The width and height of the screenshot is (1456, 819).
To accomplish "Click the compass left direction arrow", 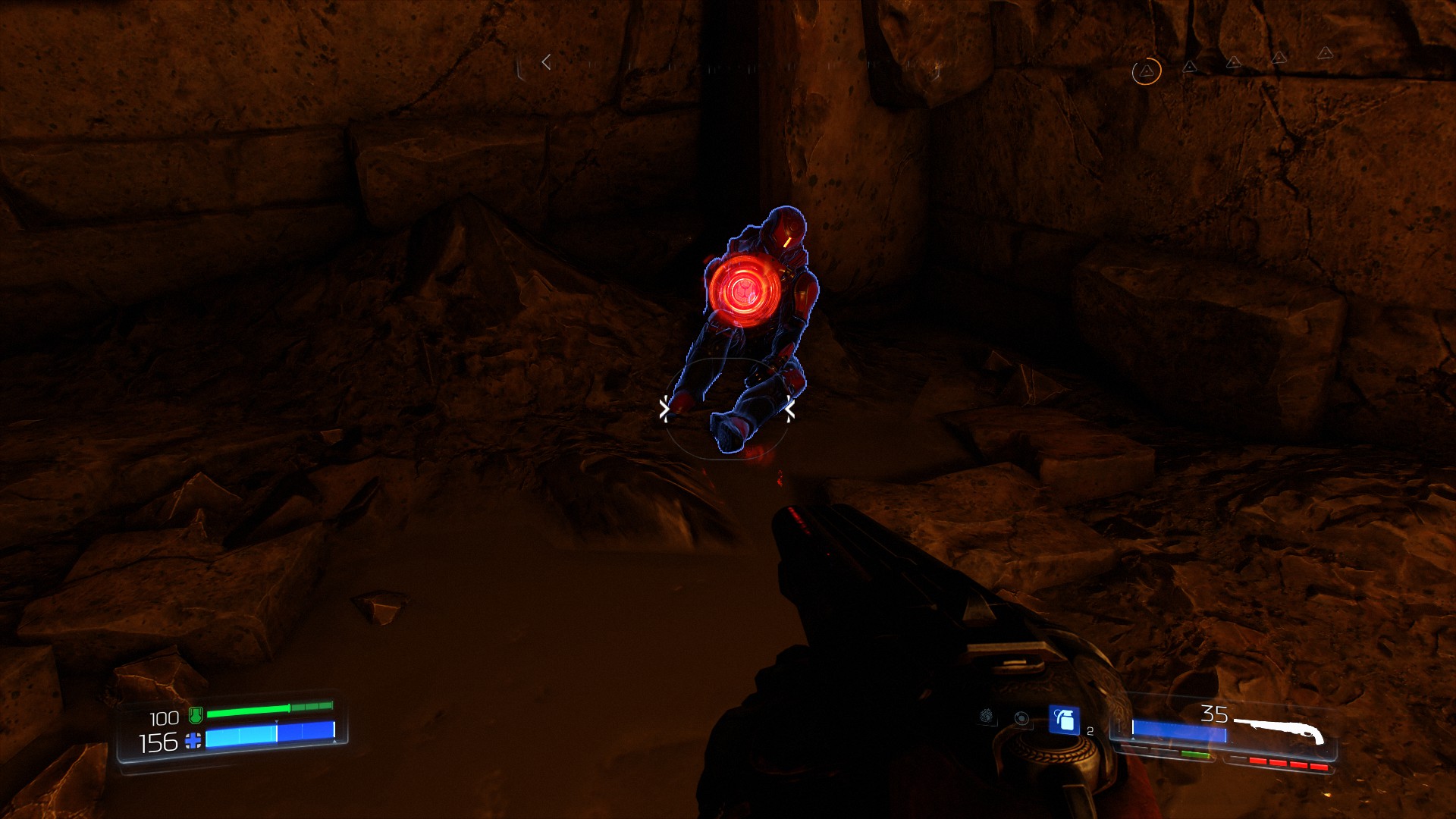I will (x=546, y=63).
